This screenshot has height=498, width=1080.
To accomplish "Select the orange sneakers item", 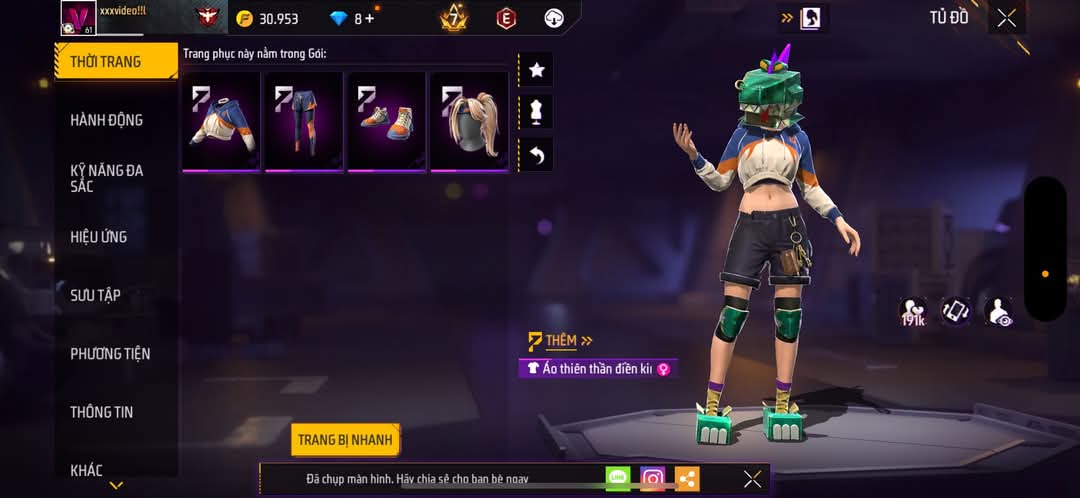I will click(386, 121).
